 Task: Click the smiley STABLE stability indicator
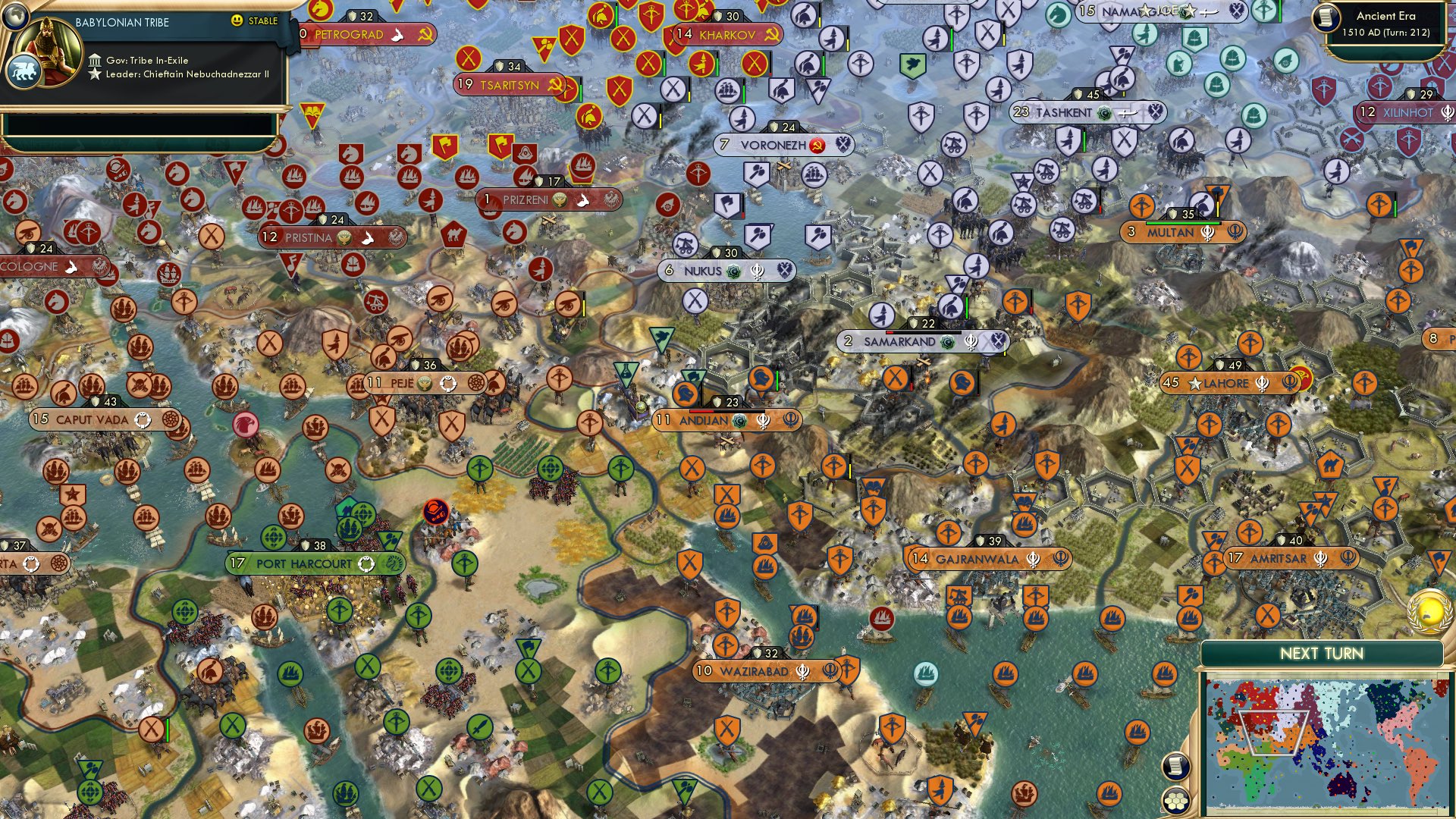coord(237,21)
